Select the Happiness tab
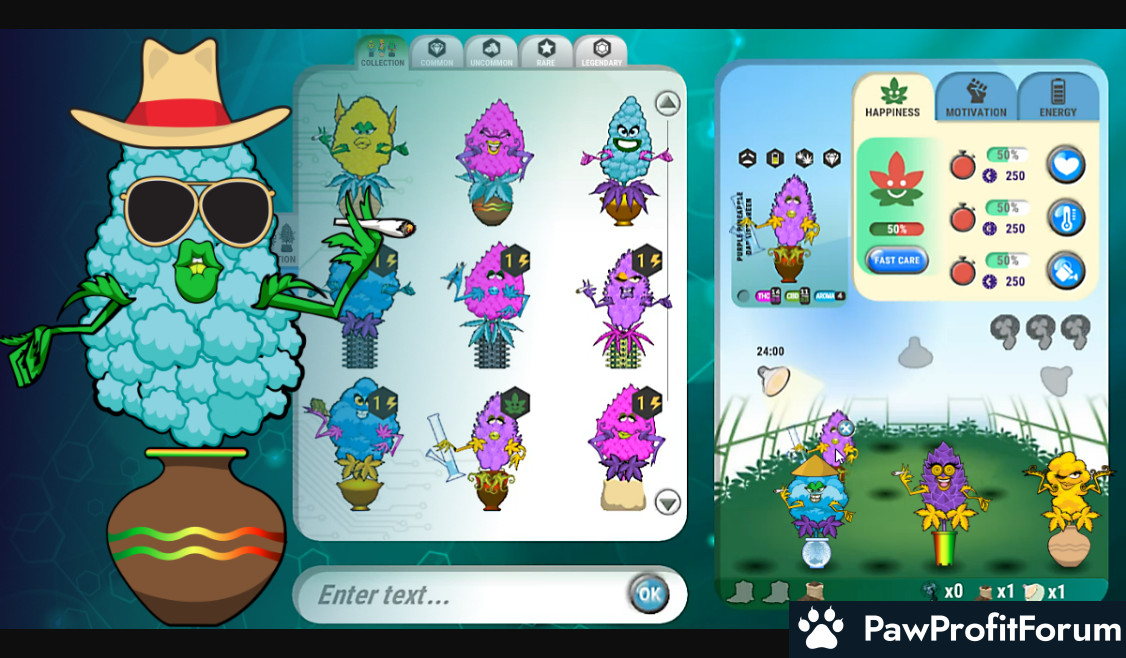 (893, 99)
